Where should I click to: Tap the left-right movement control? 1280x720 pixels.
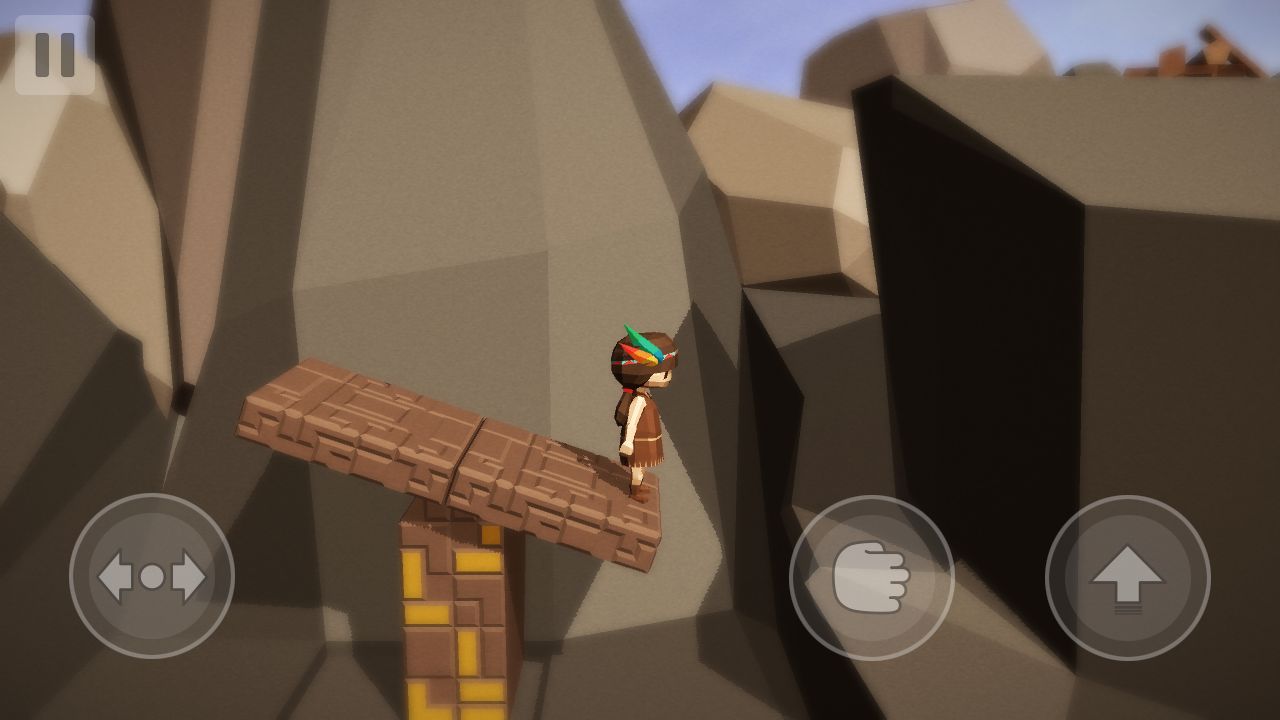click(x=152, y=576)
